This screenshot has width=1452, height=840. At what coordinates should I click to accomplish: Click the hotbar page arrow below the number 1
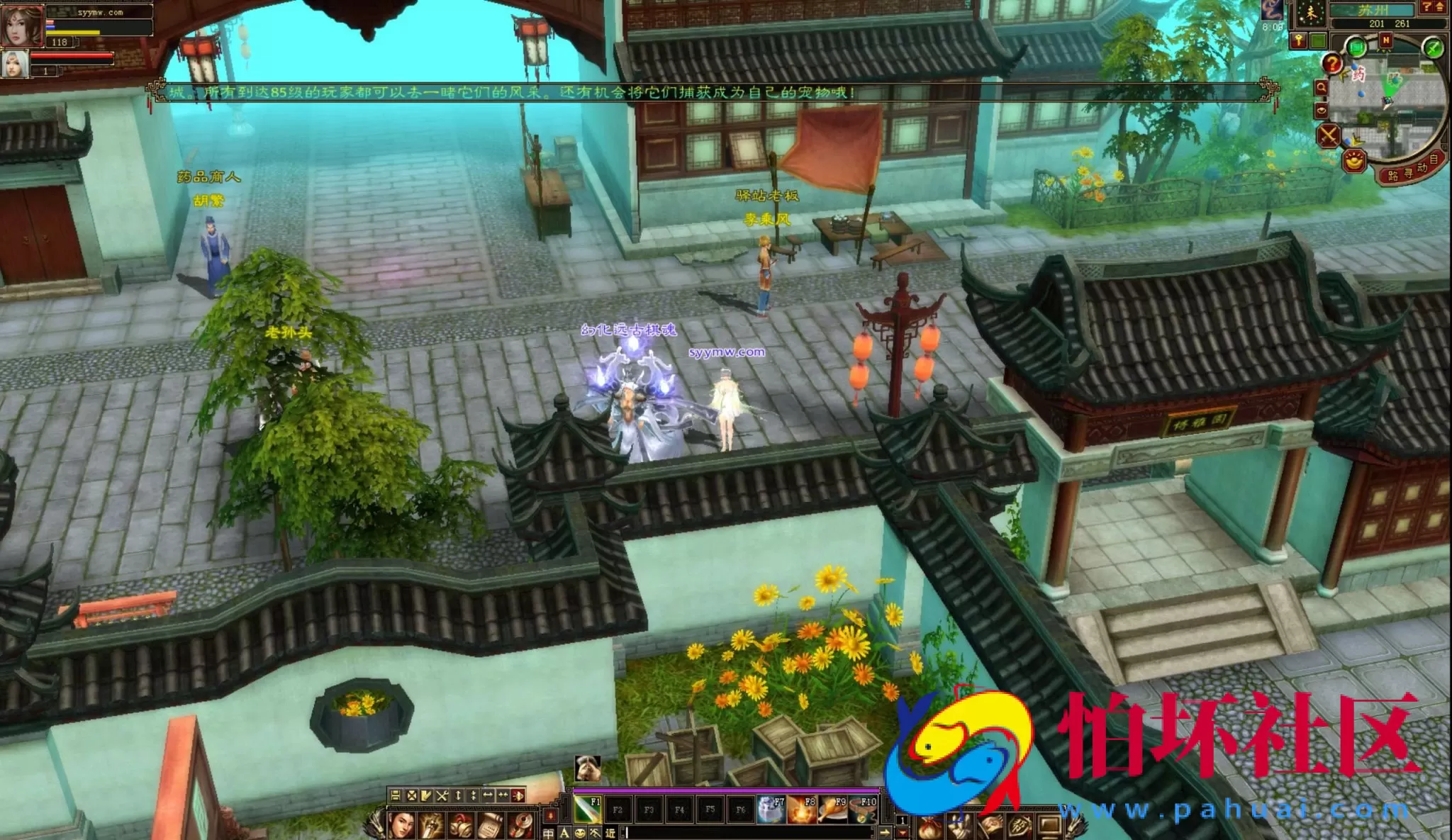(902, 834)
